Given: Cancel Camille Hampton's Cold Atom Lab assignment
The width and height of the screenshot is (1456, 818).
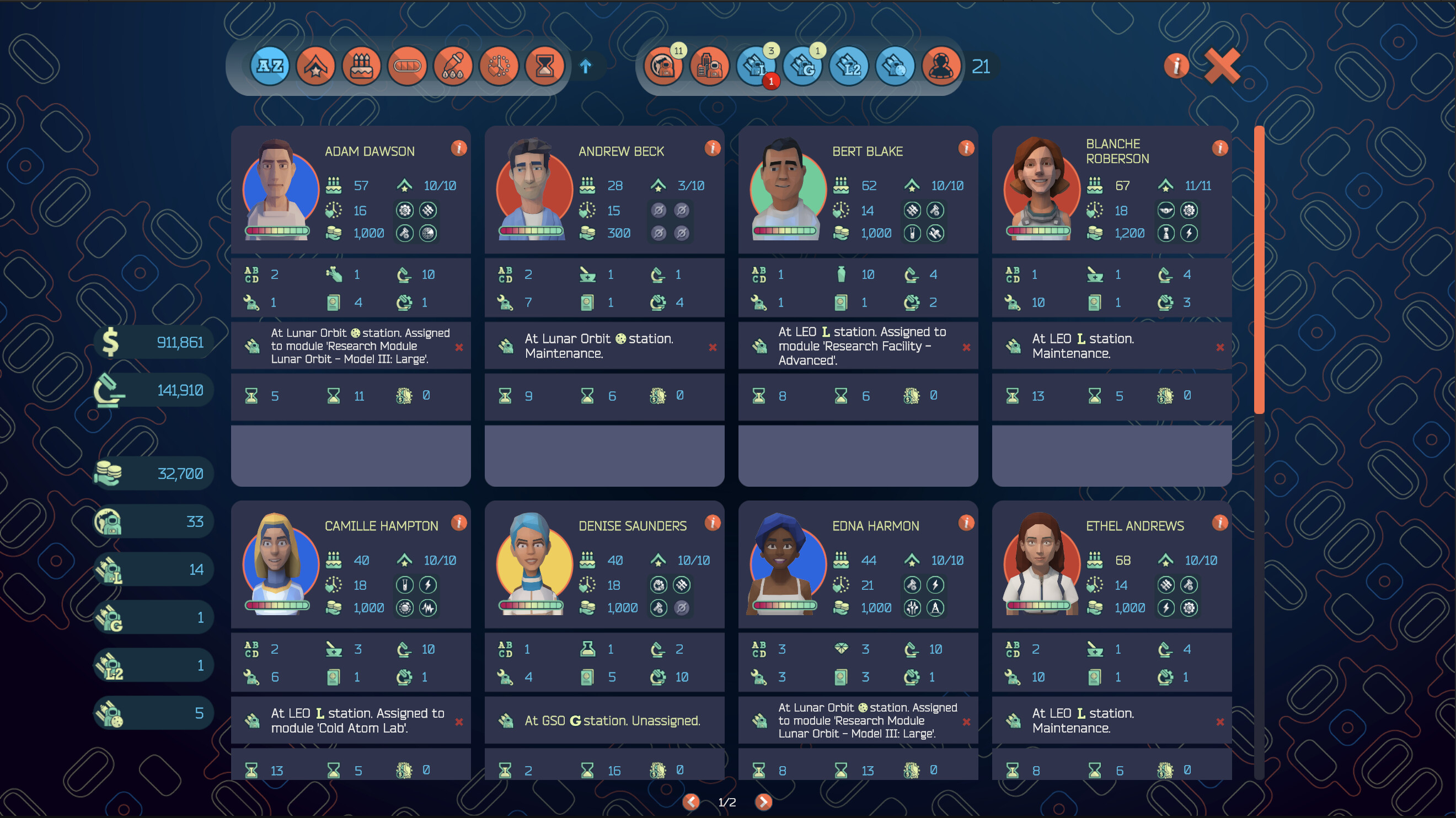Looking at the screenshot, I should (459, 722).
